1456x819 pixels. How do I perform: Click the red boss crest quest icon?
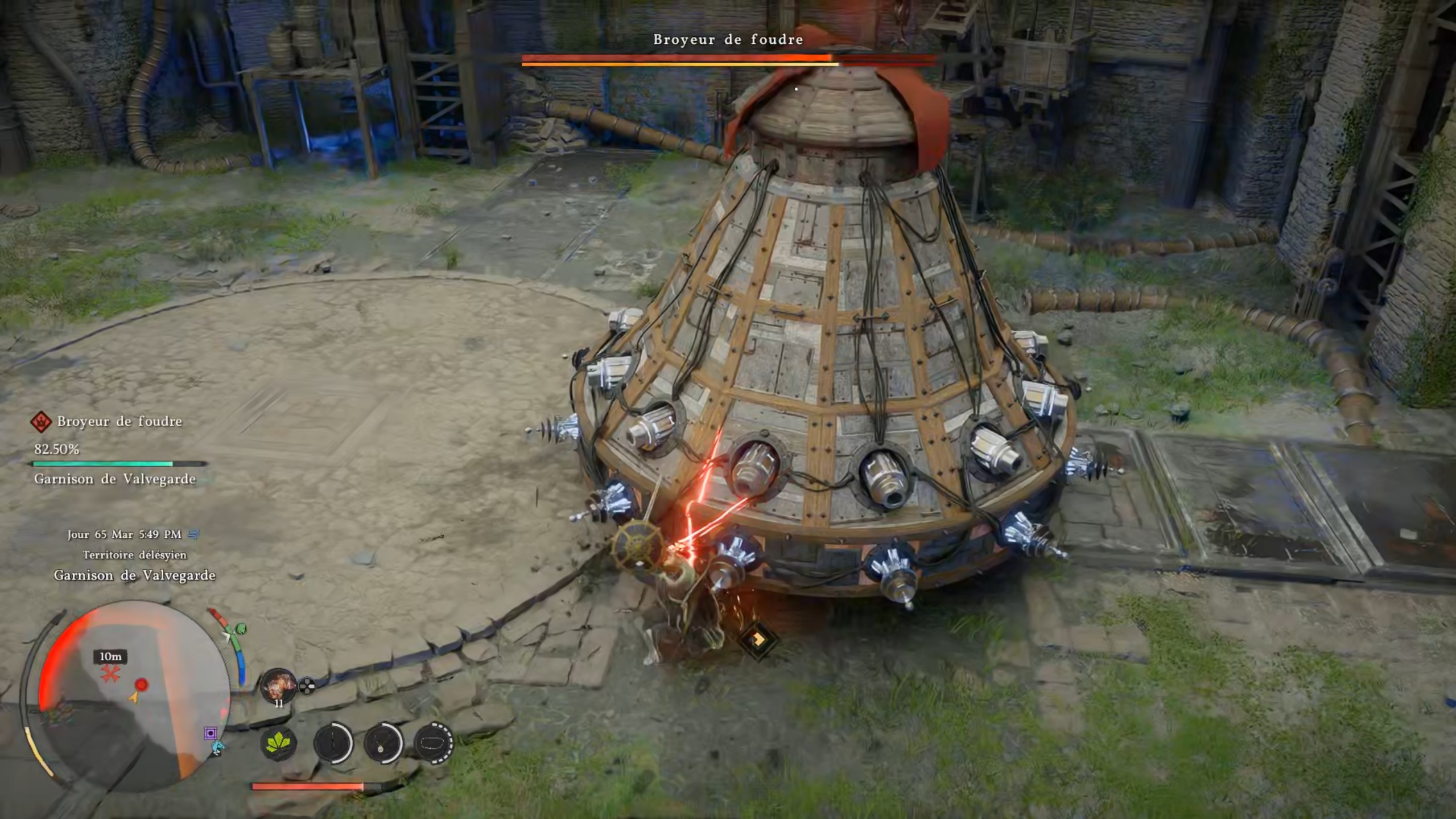point(41,422)
